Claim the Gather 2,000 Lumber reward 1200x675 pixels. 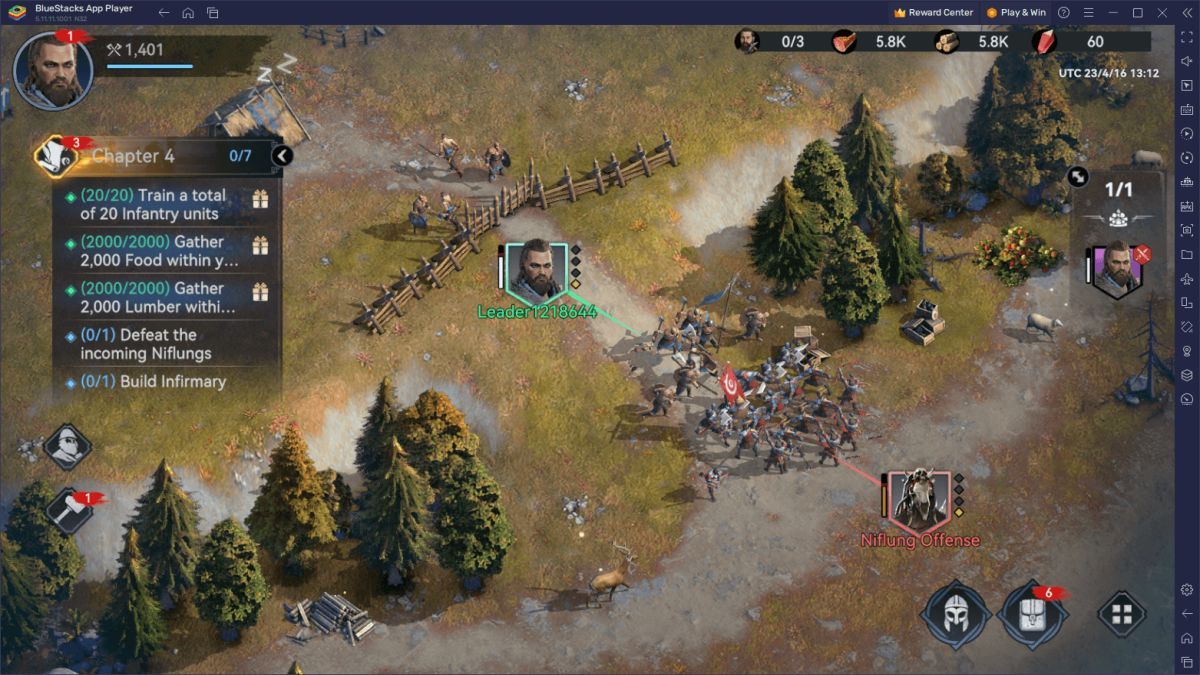pyautogui.click(x=260, y=292)
